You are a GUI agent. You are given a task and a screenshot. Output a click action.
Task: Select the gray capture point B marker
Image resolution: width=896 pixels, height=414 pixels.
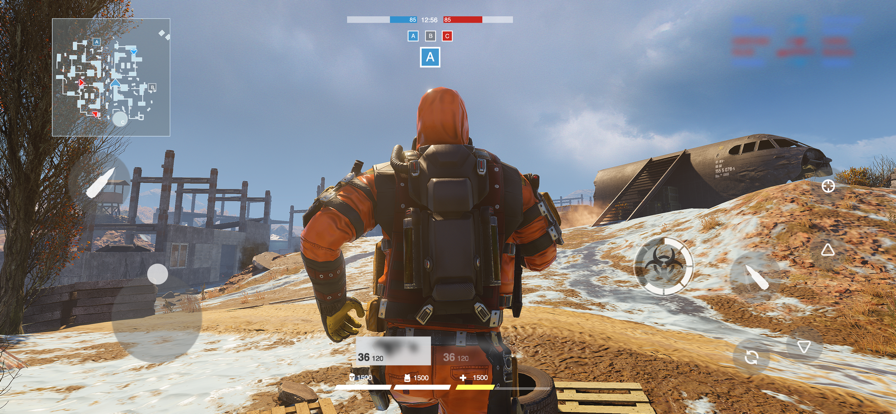point(430,36)
